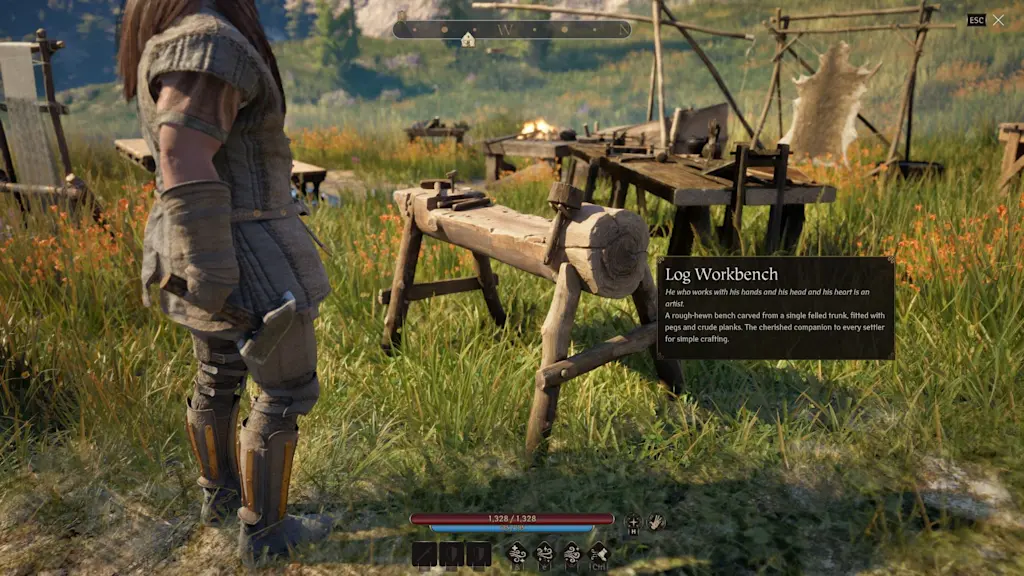Trigger the boot dash ability
Image resolution: width=1024 pixels, height=576 pixels.
pyautogui.click(x=599, y=553)
